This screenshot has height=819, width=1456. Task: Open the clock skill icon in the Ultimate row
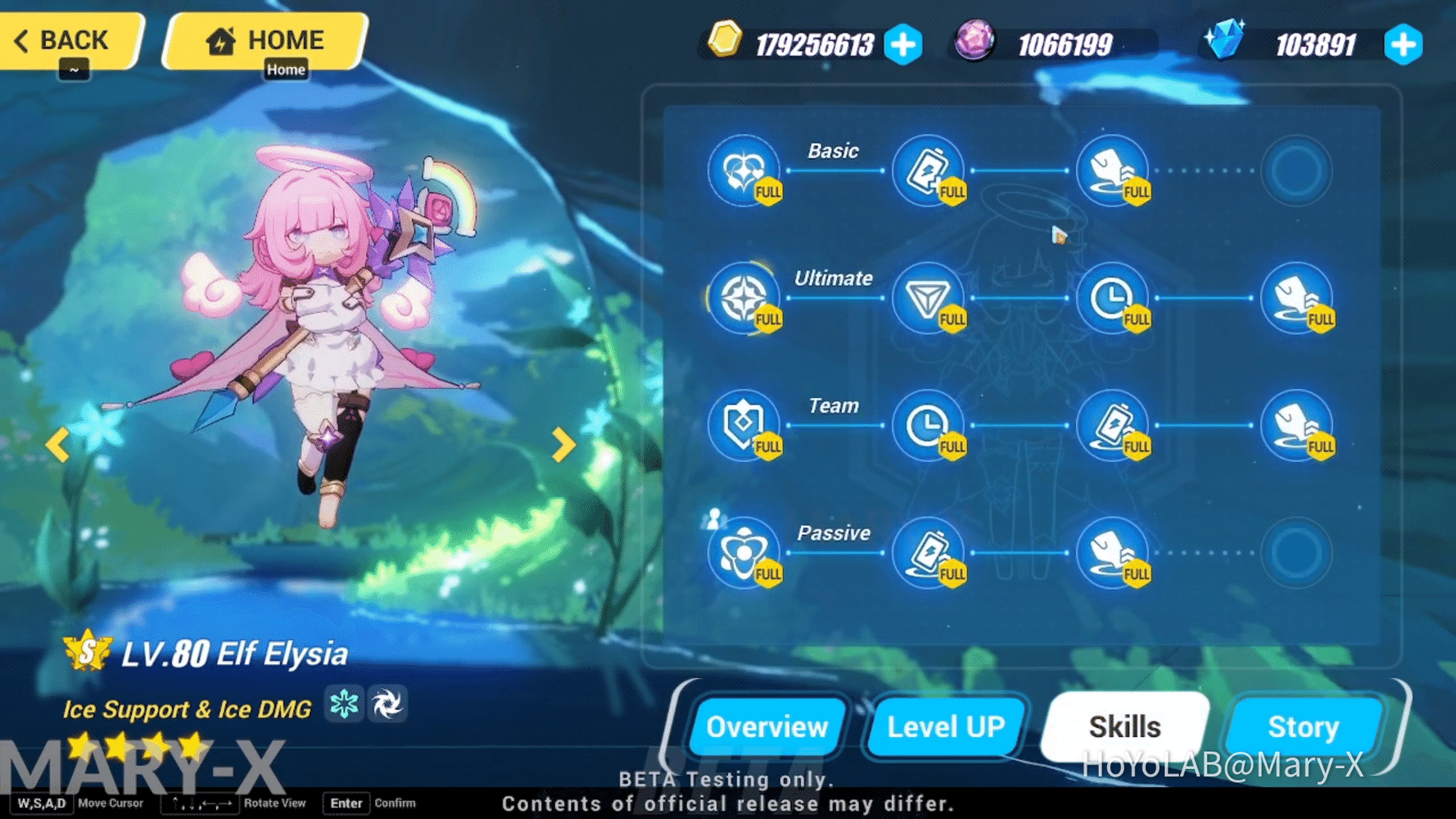[x=1114, y=297]
